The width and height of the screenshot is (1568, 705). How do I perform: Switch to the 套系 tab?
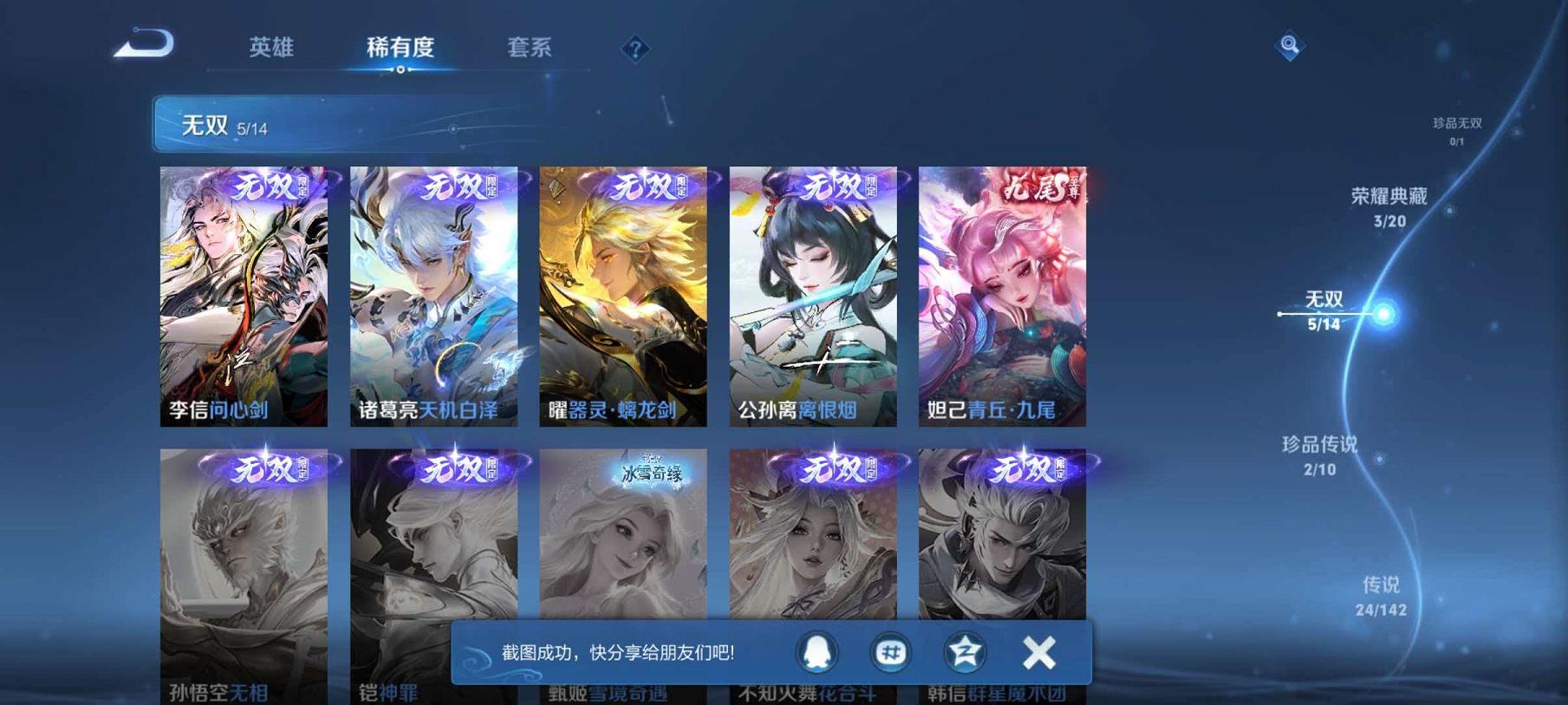point(531,49)
